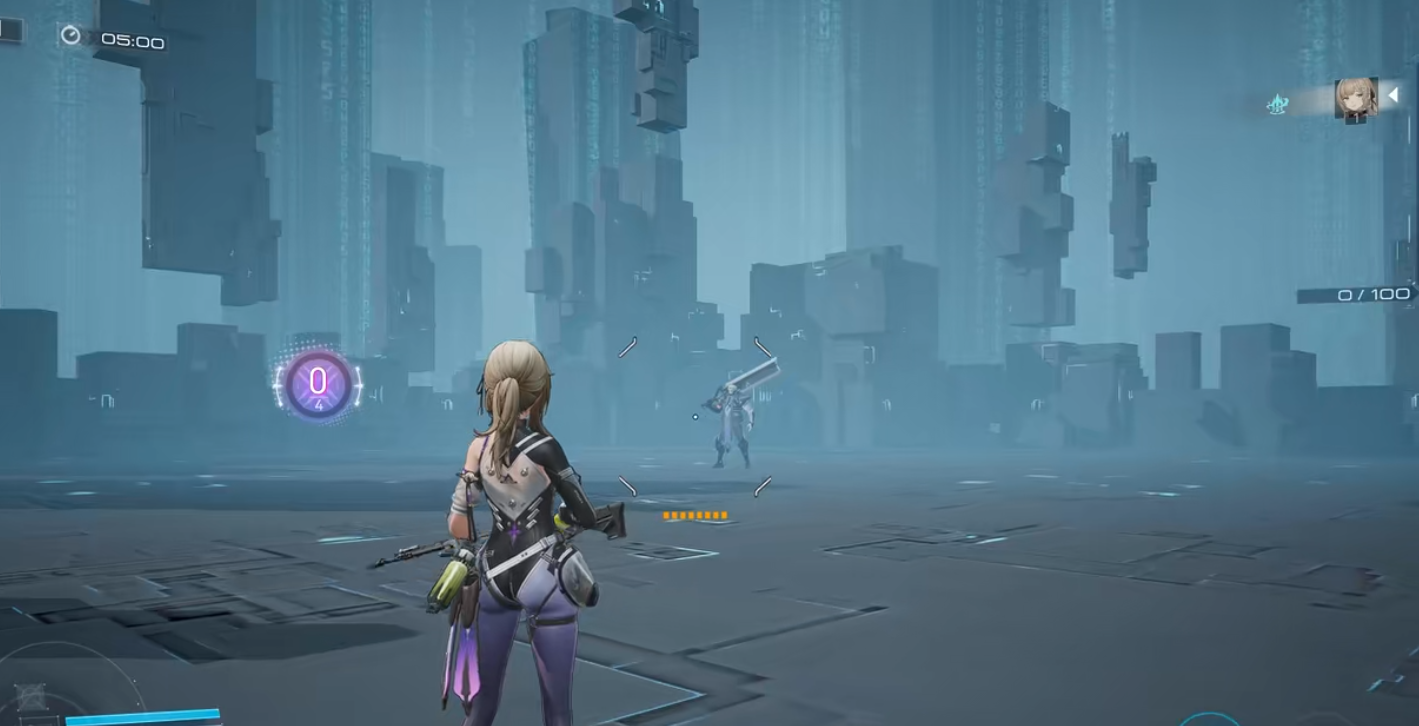The image size is (1419, 726).
Task: Click the teal flame emblem beside the portrait
Action: coord(1277,104)
